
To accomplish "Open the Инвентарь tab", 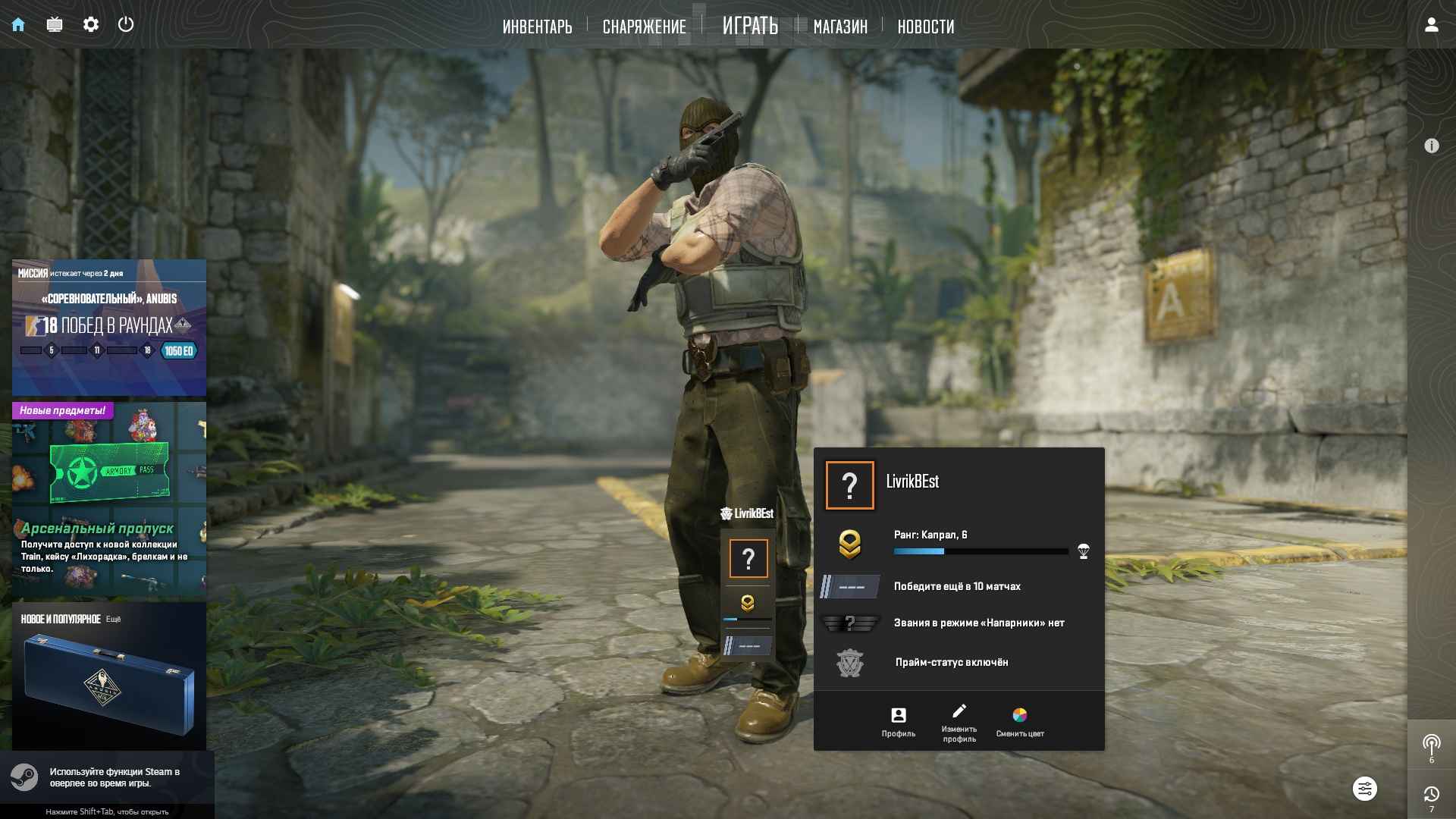I will click(537, 27).
